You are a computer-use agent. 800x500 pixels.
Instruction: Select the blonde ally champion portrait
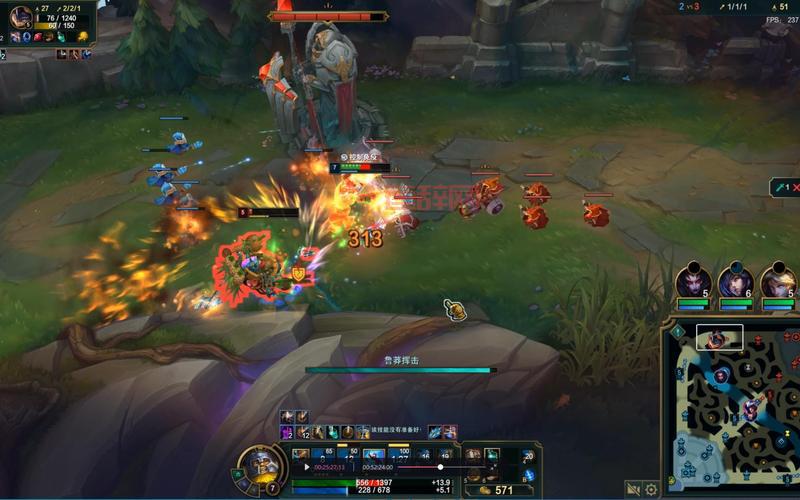(x=777, y=282)
